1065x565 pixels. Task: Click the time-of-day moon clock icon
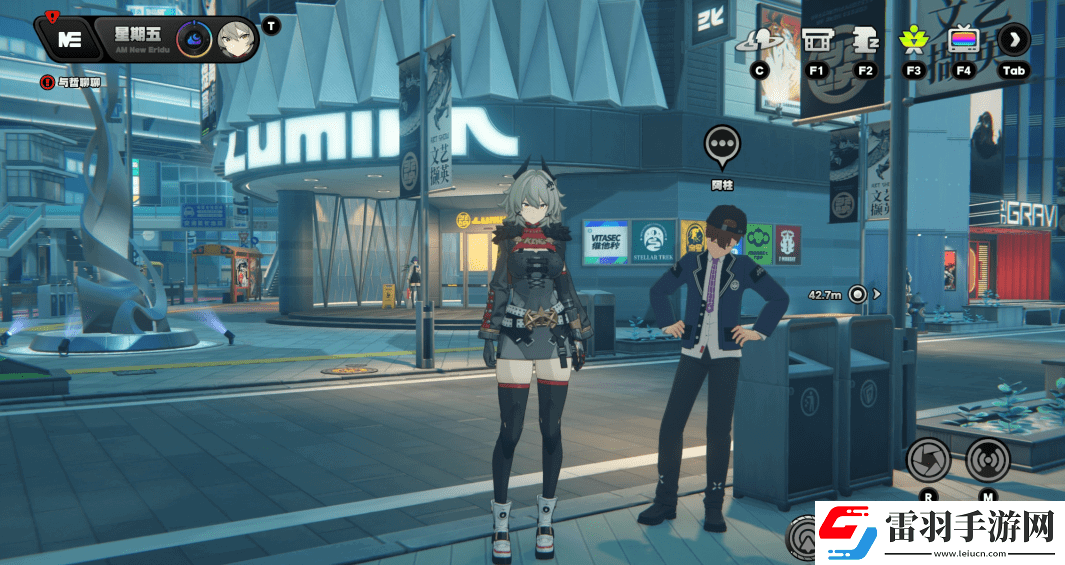(192, 40)
